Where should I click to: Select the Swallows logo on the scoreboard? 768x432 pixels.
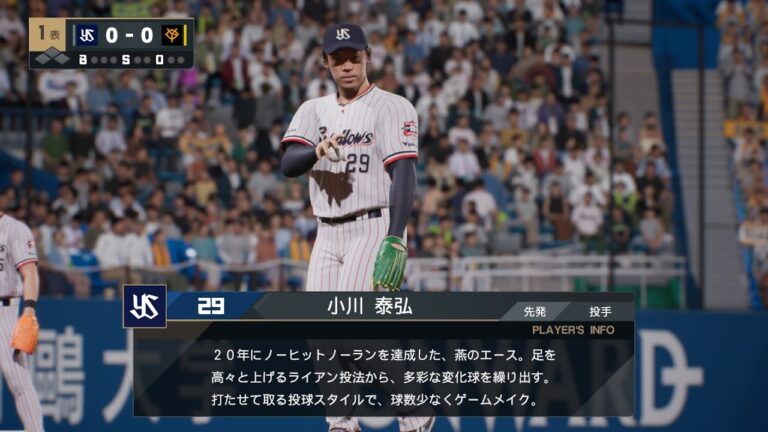(x=87, y=36)
